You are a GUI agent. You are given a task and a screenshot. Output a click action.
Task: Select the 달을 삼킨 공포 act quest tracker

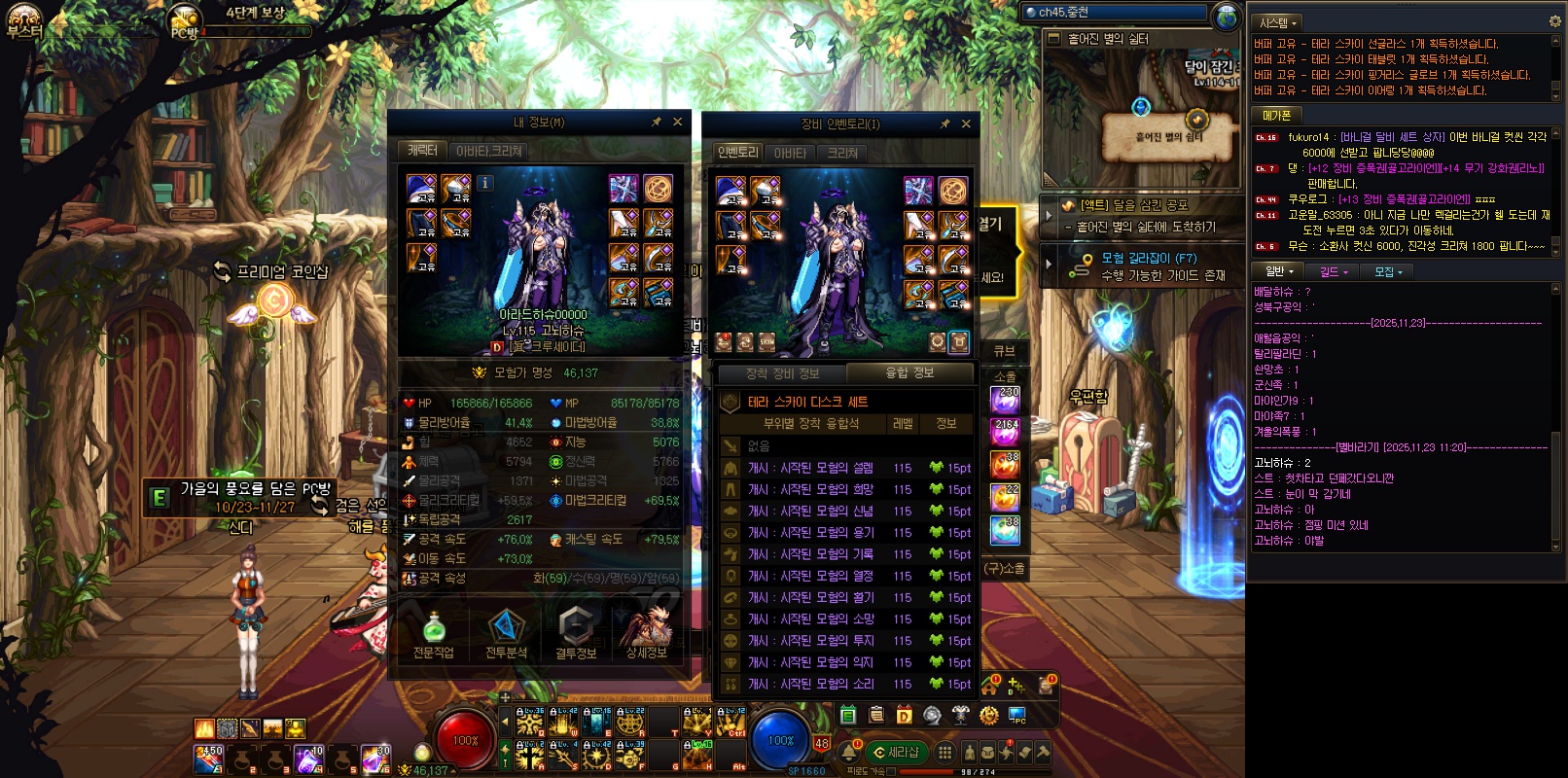tap(1133, 205)
